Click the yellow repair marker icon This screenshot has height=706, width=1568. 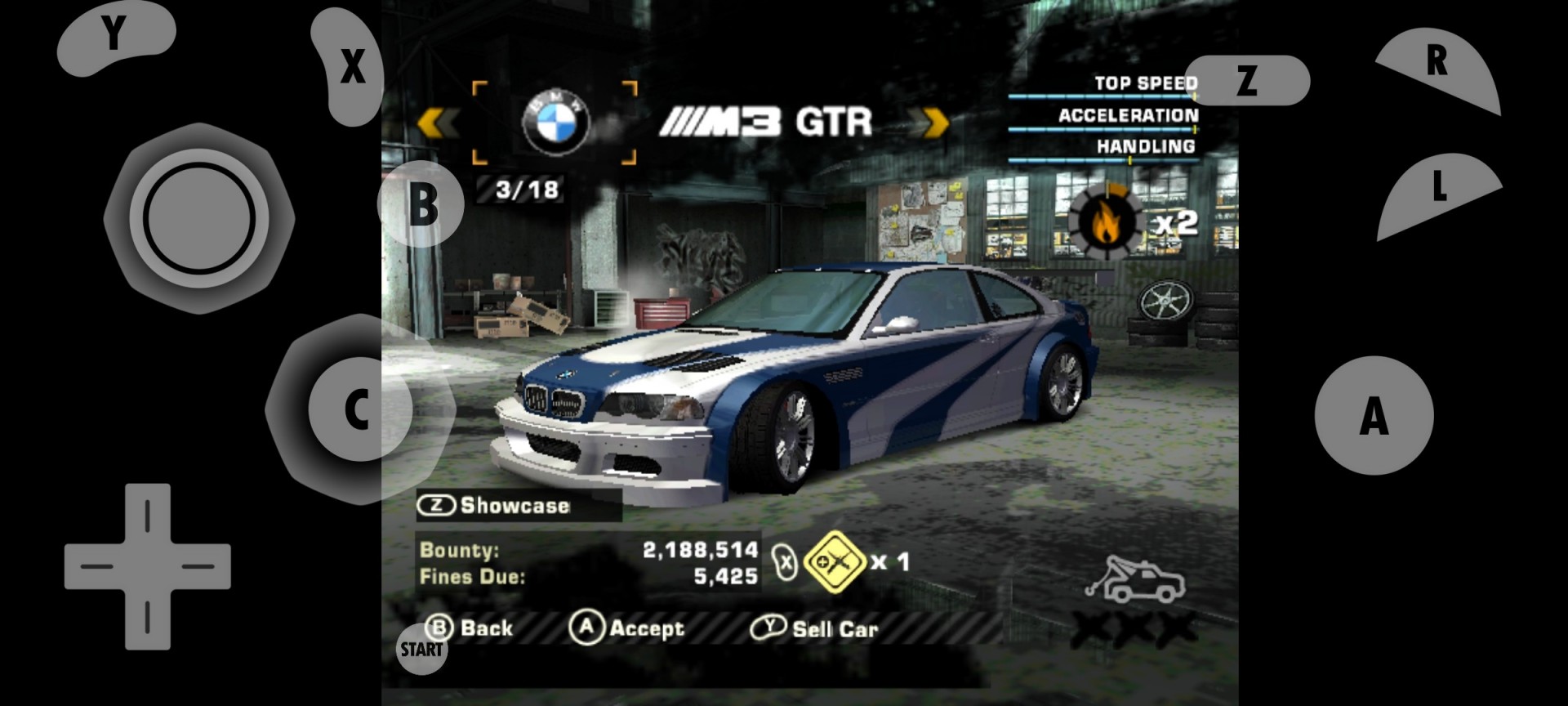[835, 561]
